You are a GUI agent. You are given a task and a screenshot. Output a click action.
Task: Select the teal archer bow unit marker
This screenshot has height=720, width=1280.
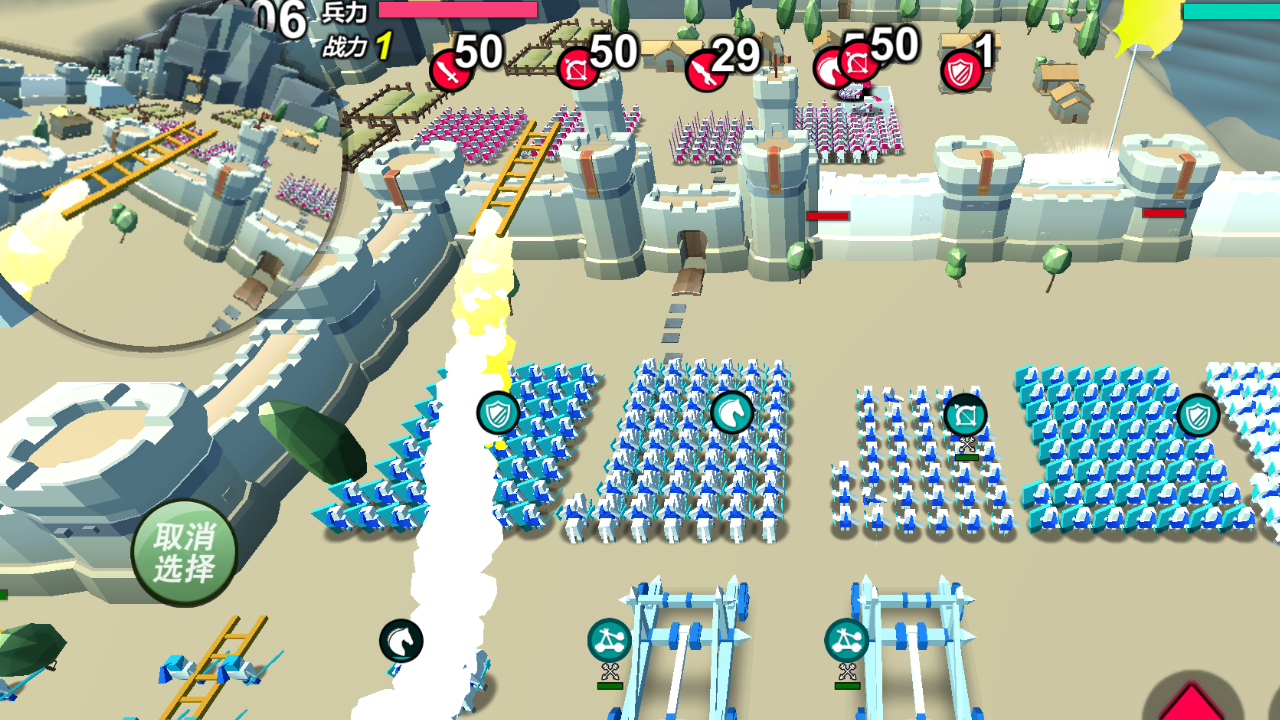click(965, 415)
